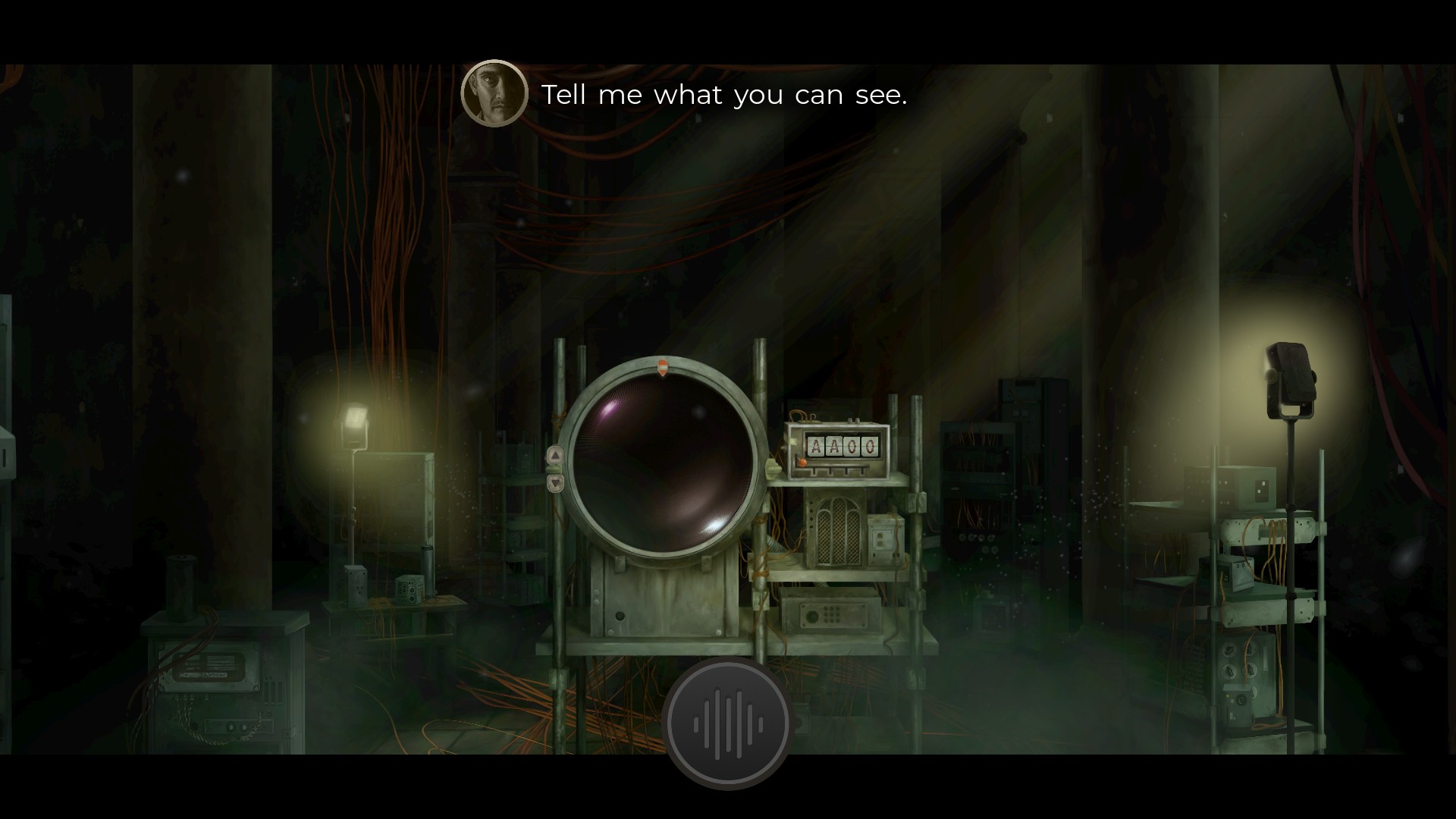Toggle the first 'A' reel on the dial
The height and width of the screenshot is (819, 1456).
coord(815,446)
